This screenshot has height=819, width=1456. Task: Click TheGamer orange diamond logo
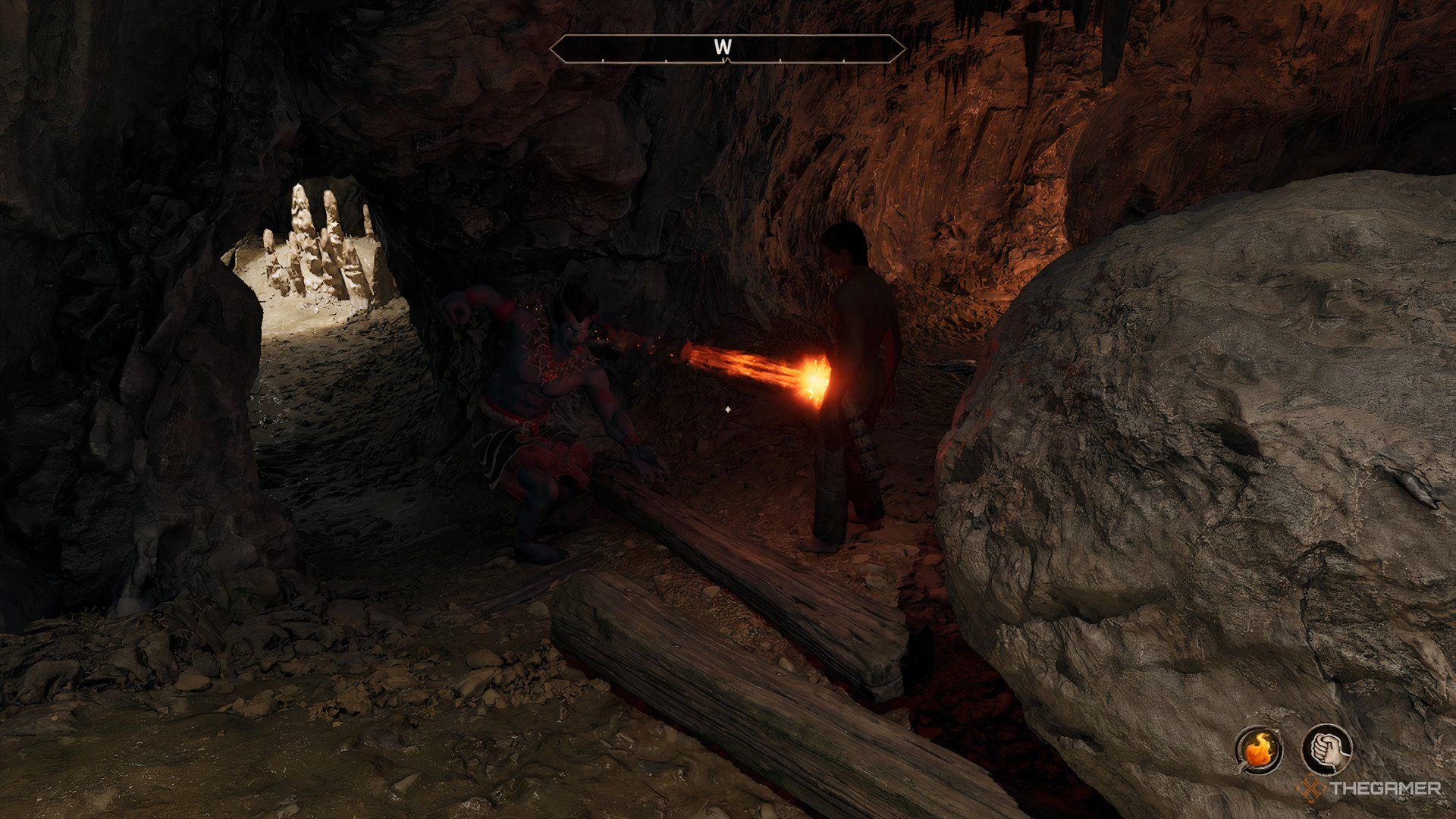[x=1310, y=787]
